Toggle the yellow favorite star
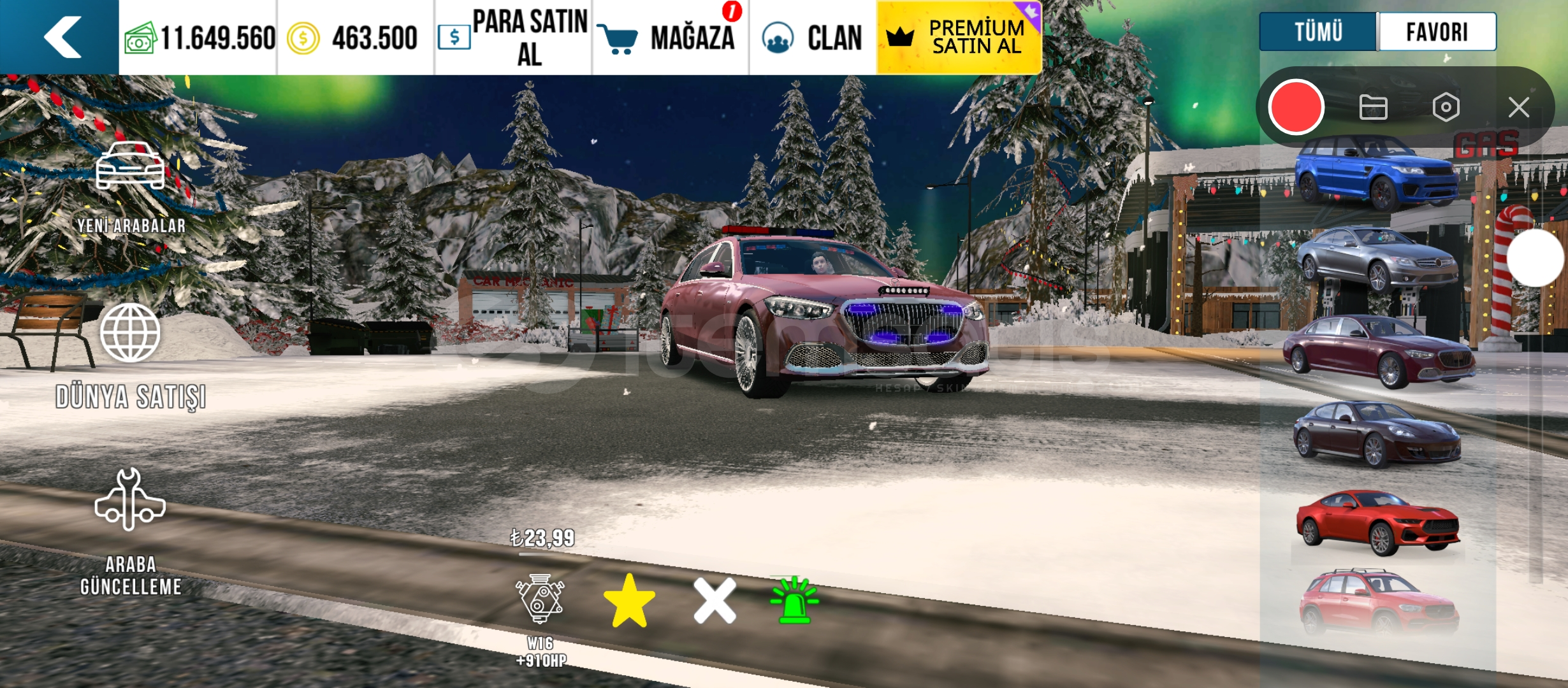 [629, 601]
